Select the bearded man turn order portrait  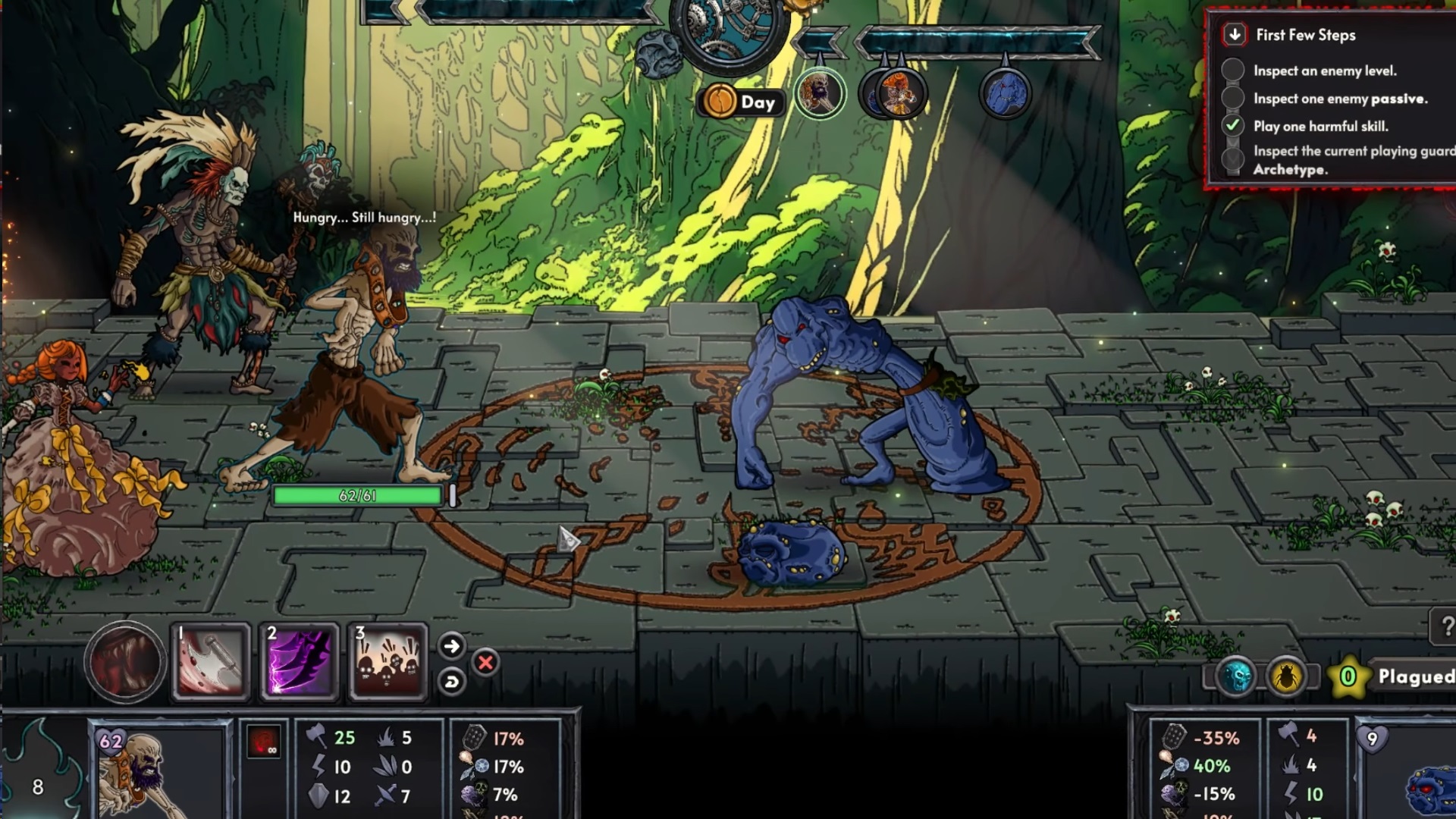point(820,94)
